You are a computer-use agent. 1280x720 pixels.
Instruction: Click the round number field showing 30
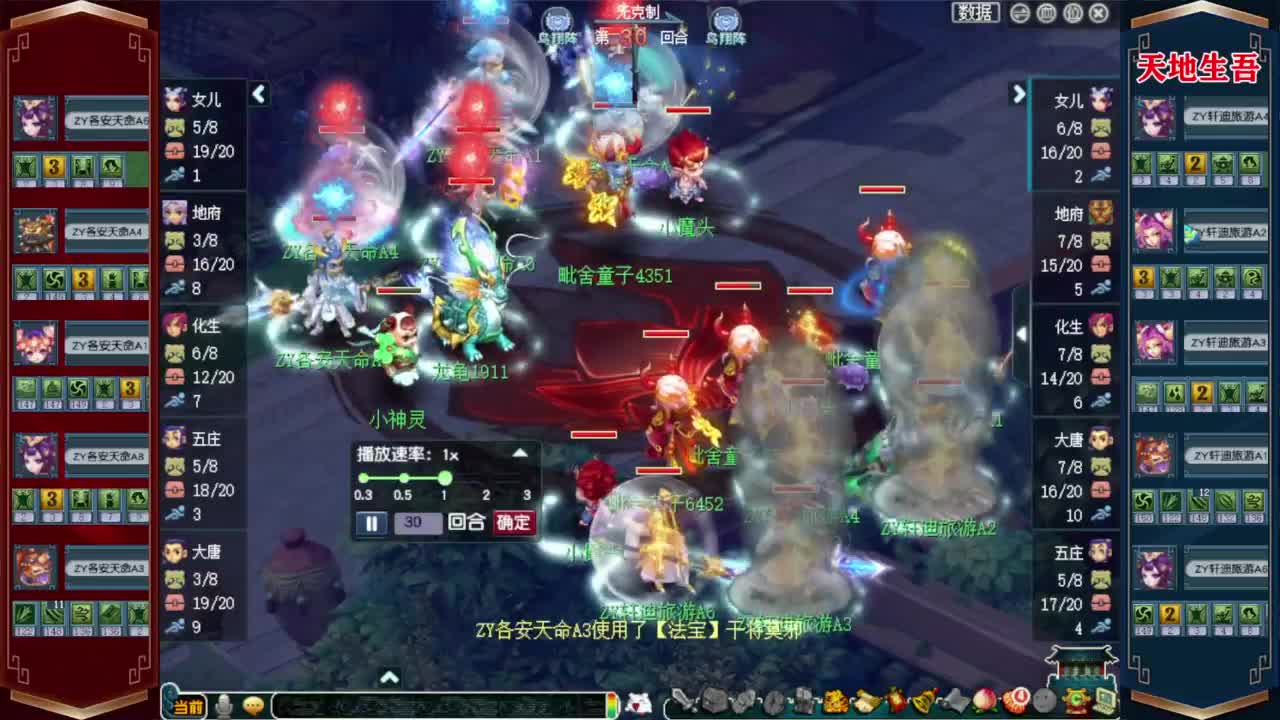[417, 522]
